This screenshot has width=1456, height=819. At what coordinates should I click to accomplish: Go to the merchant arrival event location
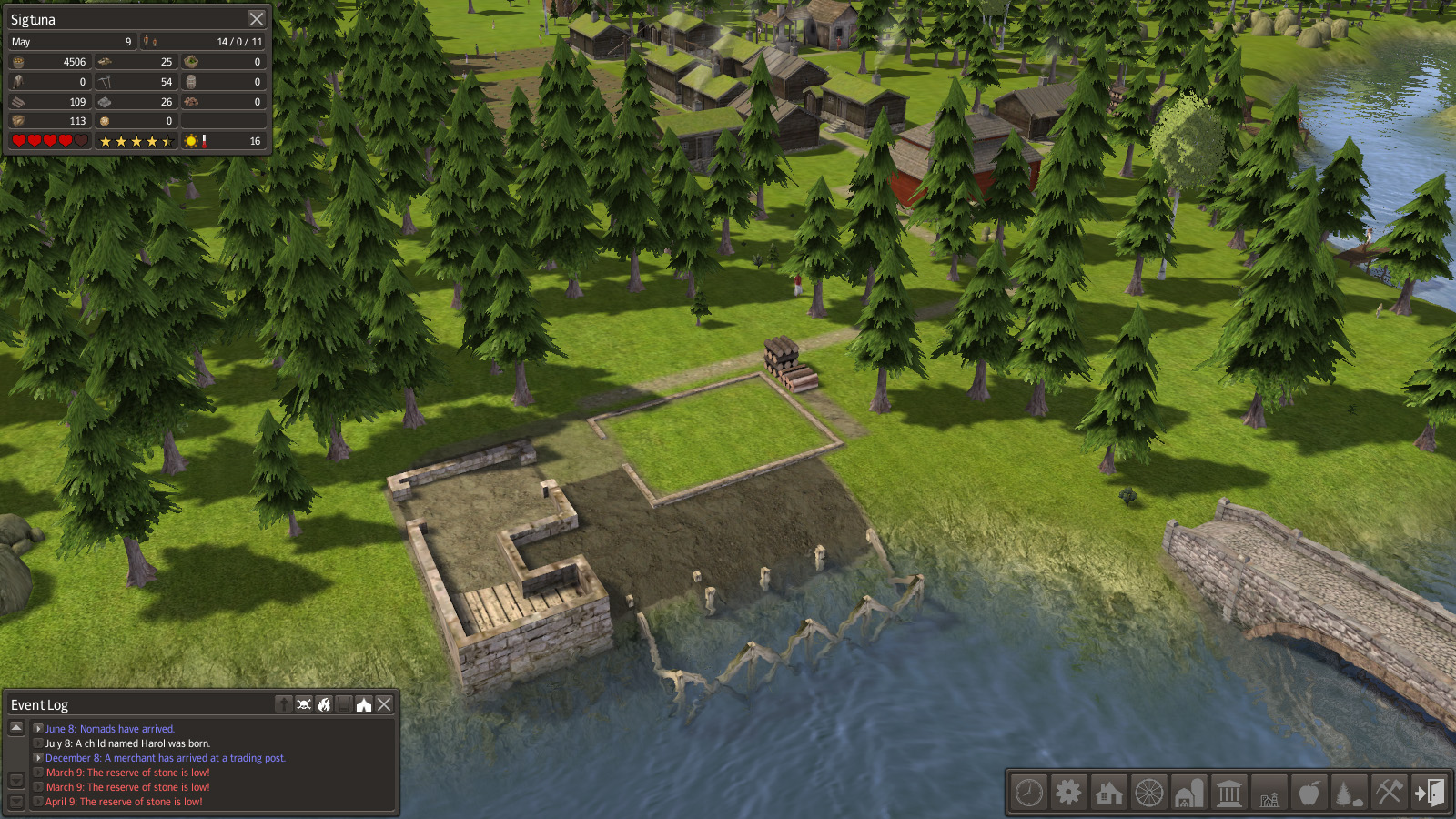(x=38, y=758)
